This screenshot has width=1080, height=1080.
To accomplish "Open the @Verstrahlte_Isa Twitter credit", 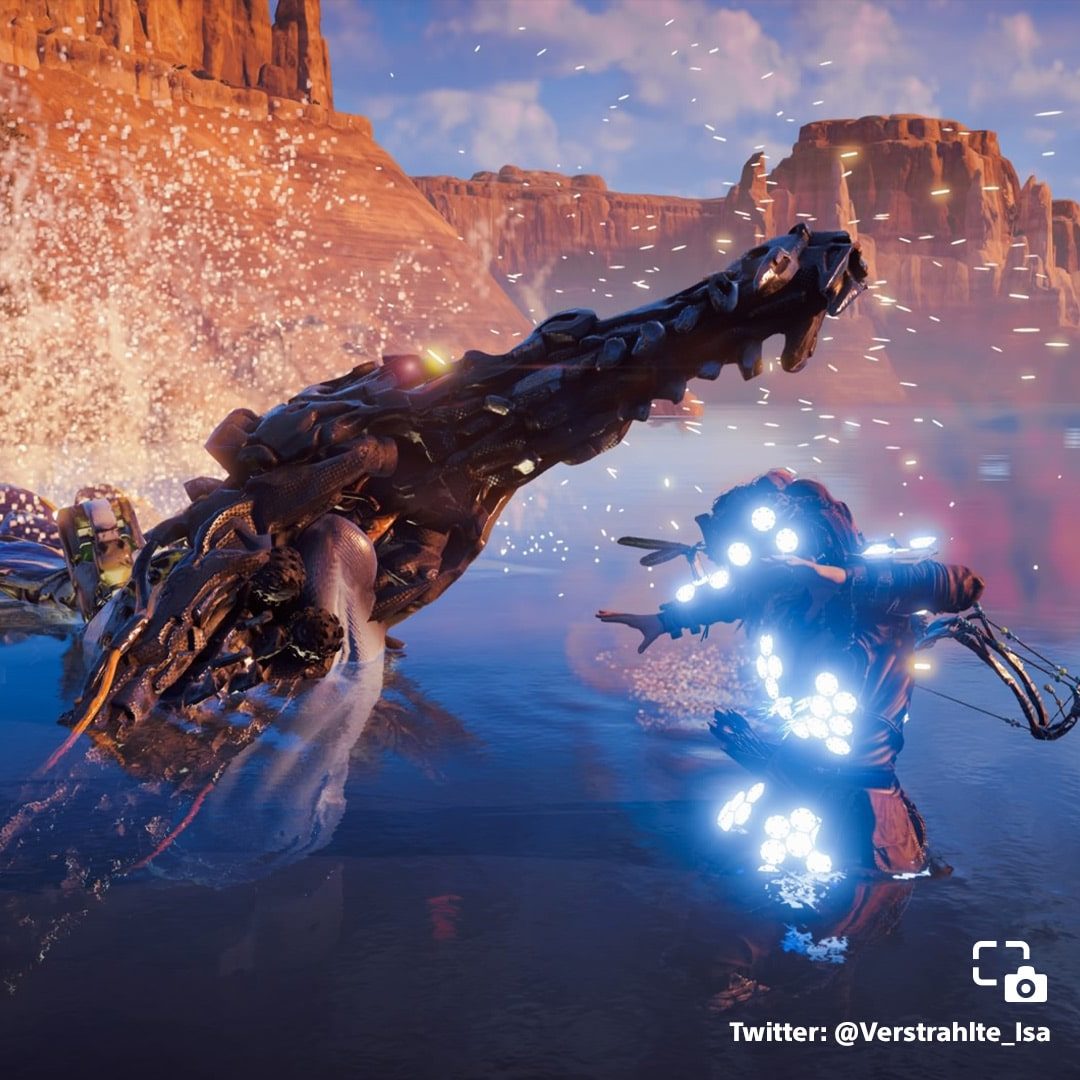I will pyautogui.click(x=889, y=1032).
